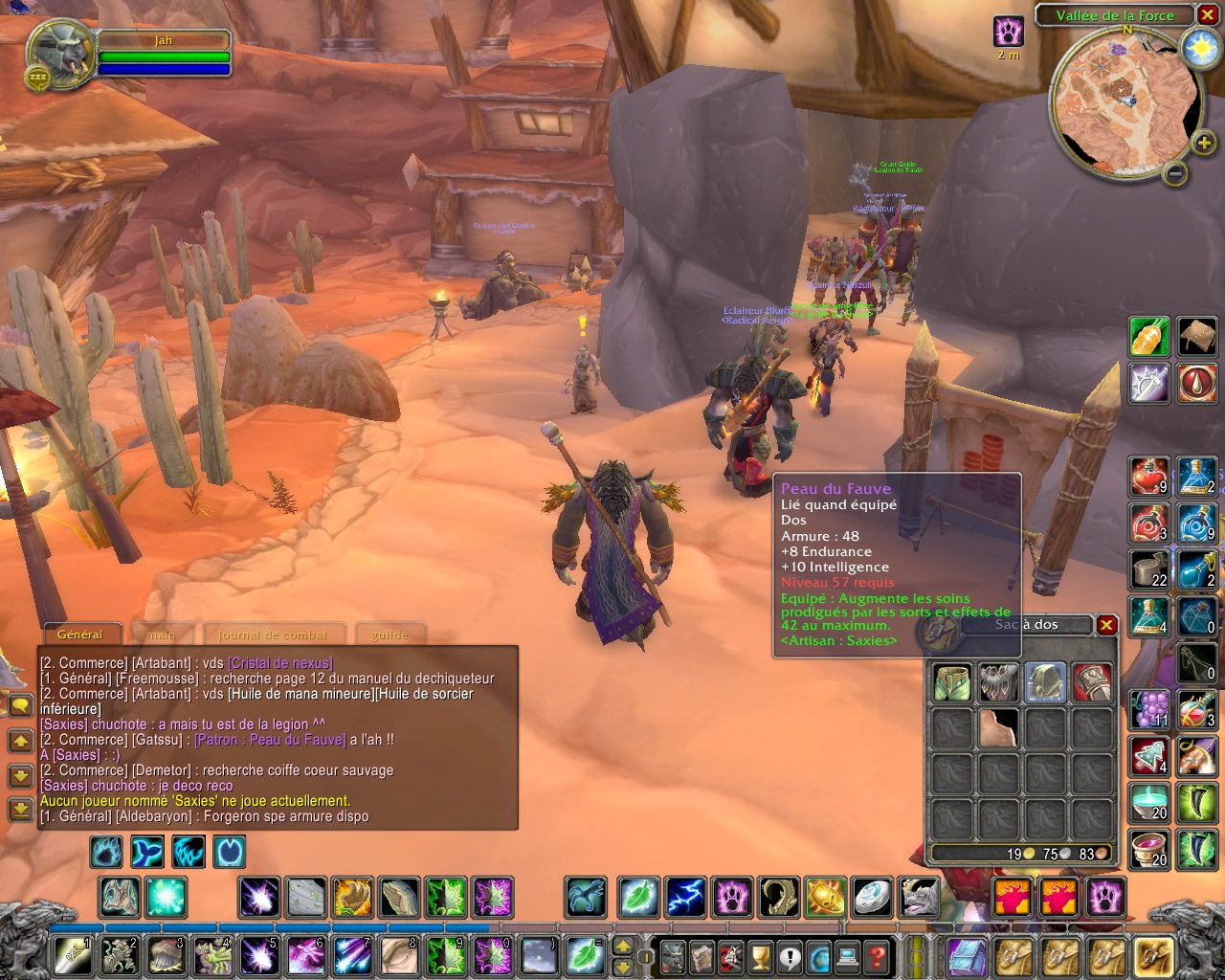
Task: Click the Patron : Peau du Fauve chat link
Action: [270, 740]
